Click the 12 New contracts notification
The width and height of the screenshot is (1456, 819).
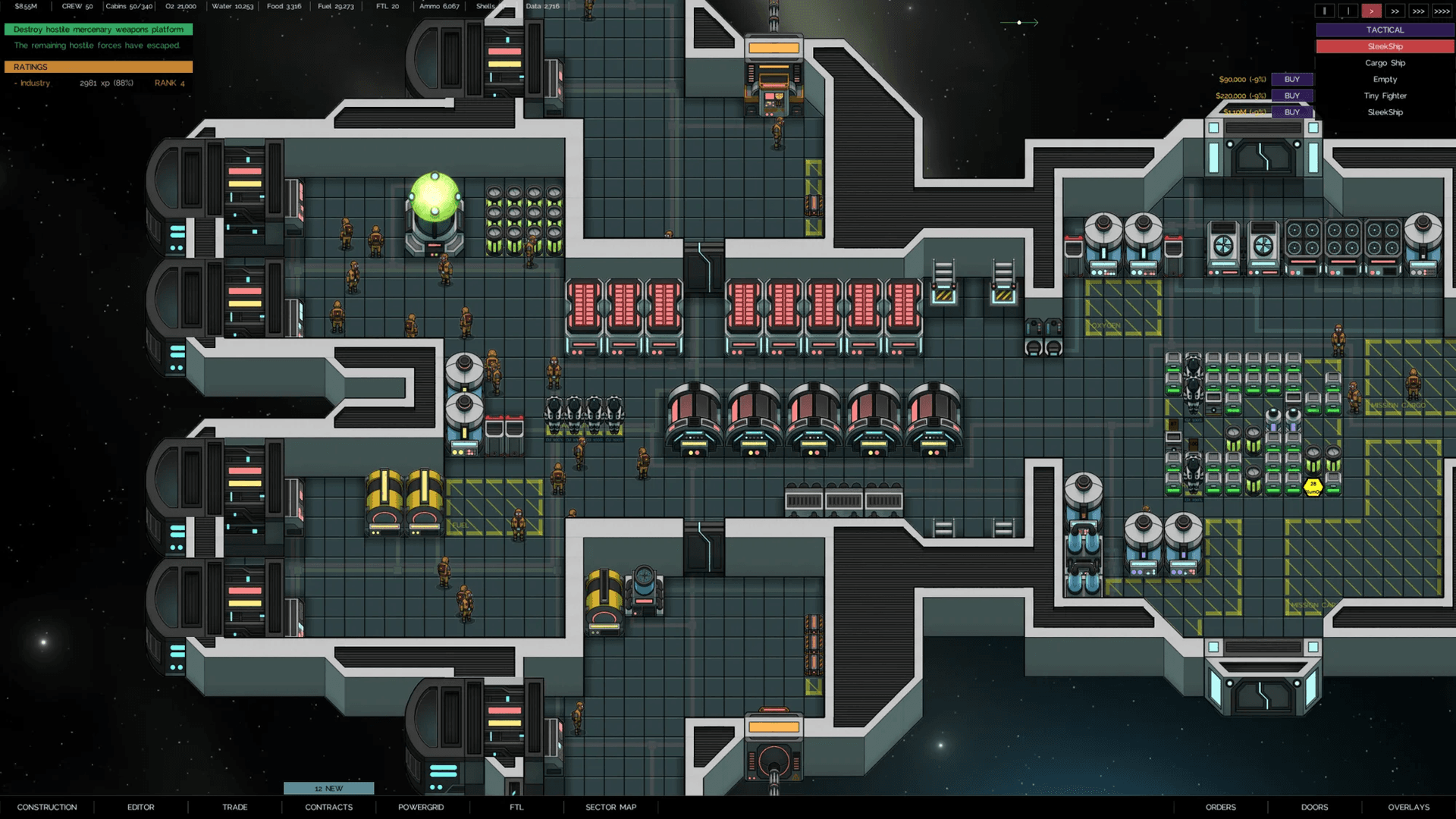tap(328, 789)
